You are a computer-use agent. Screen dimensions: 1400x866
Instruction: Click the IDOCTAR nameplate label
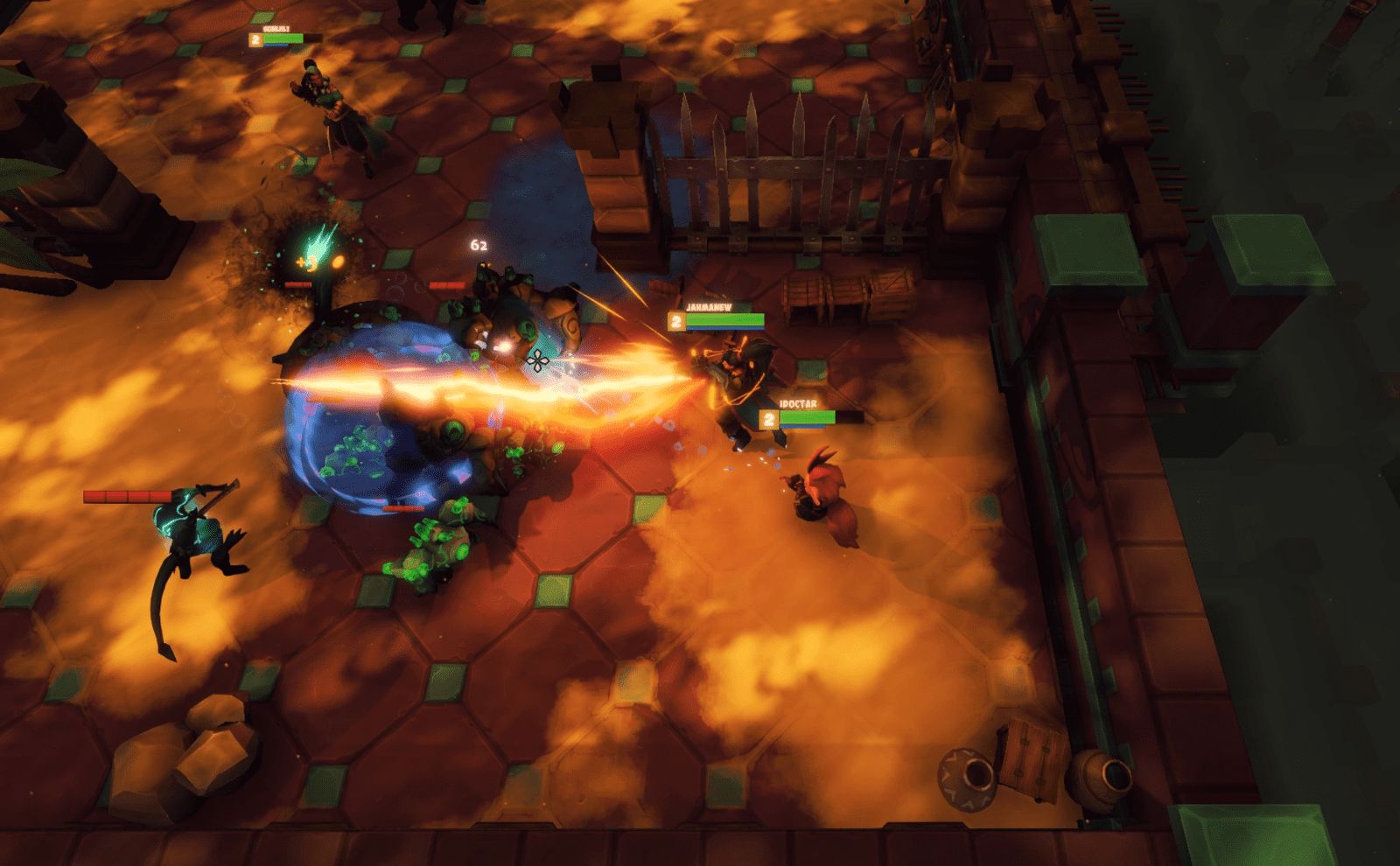(798, 402)
